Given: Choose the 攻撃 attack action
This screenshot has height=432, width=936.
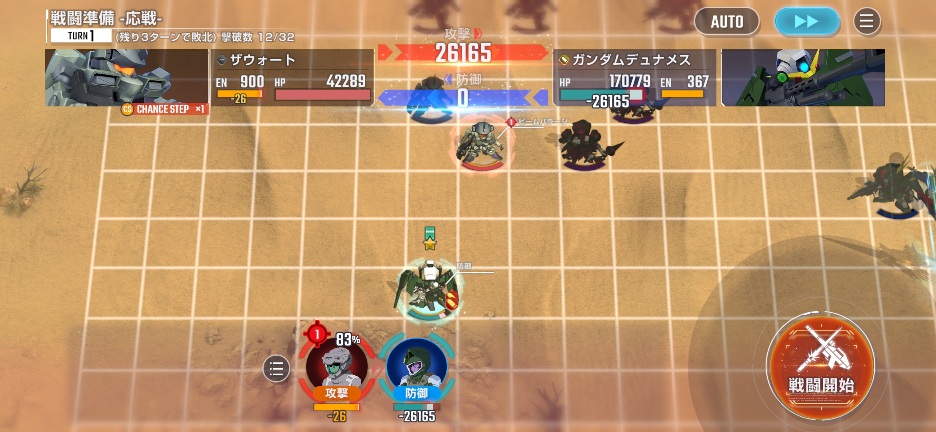Looking at the screenshot, I should click(x=337, y=368).
